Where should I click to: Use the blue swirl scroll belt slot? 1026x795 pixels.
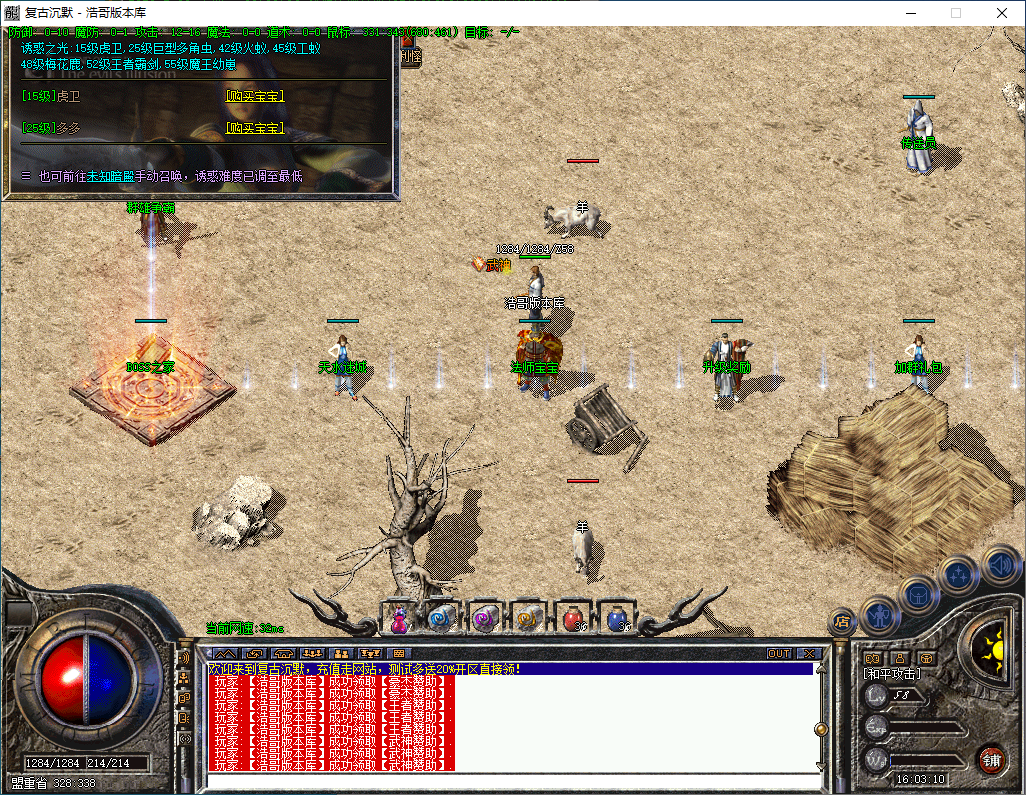coord(441,619)
